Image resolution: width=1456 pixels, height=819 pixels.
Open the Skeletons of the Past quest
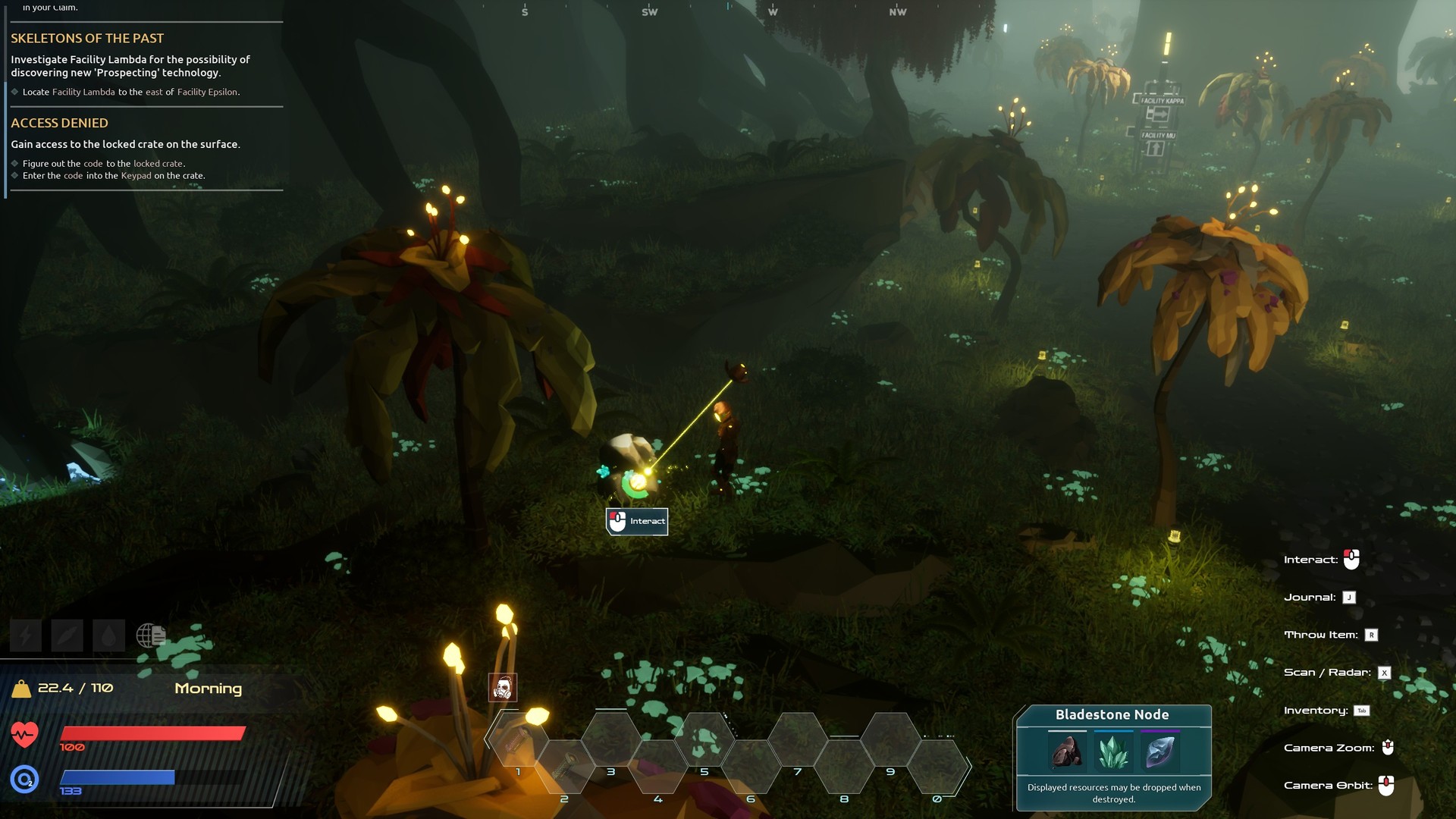click(87, 39)
